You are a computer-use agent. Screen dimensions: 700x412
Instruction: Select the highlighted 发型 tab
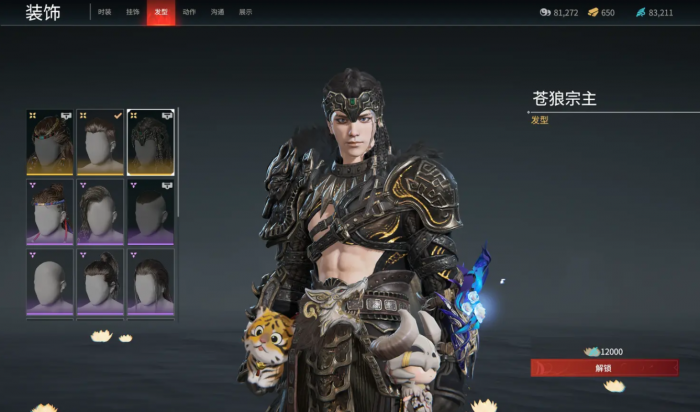(x=161, y=12)
